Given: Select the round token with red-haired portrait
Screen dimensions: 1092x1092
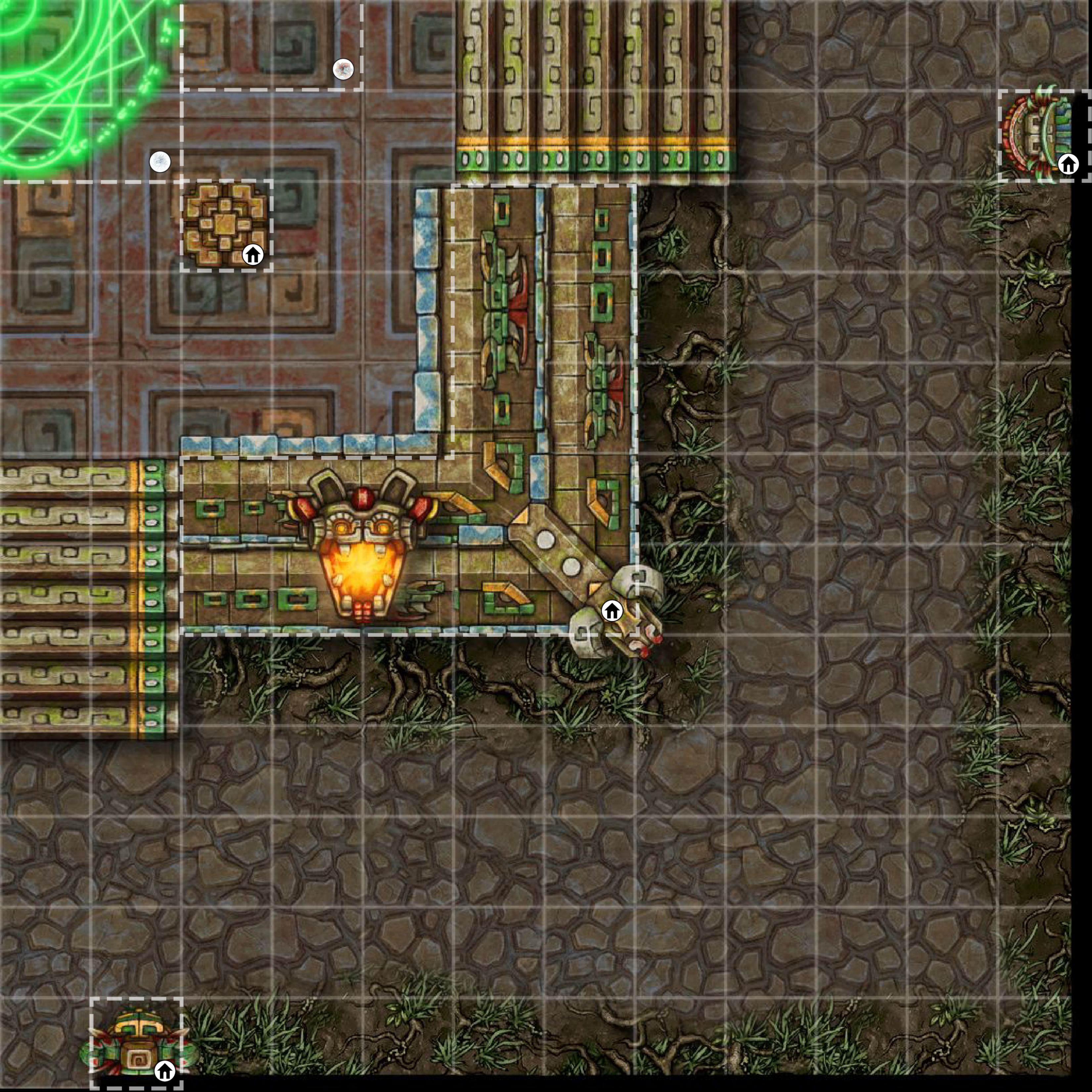Looking at the screenshot, I should 343,69.
